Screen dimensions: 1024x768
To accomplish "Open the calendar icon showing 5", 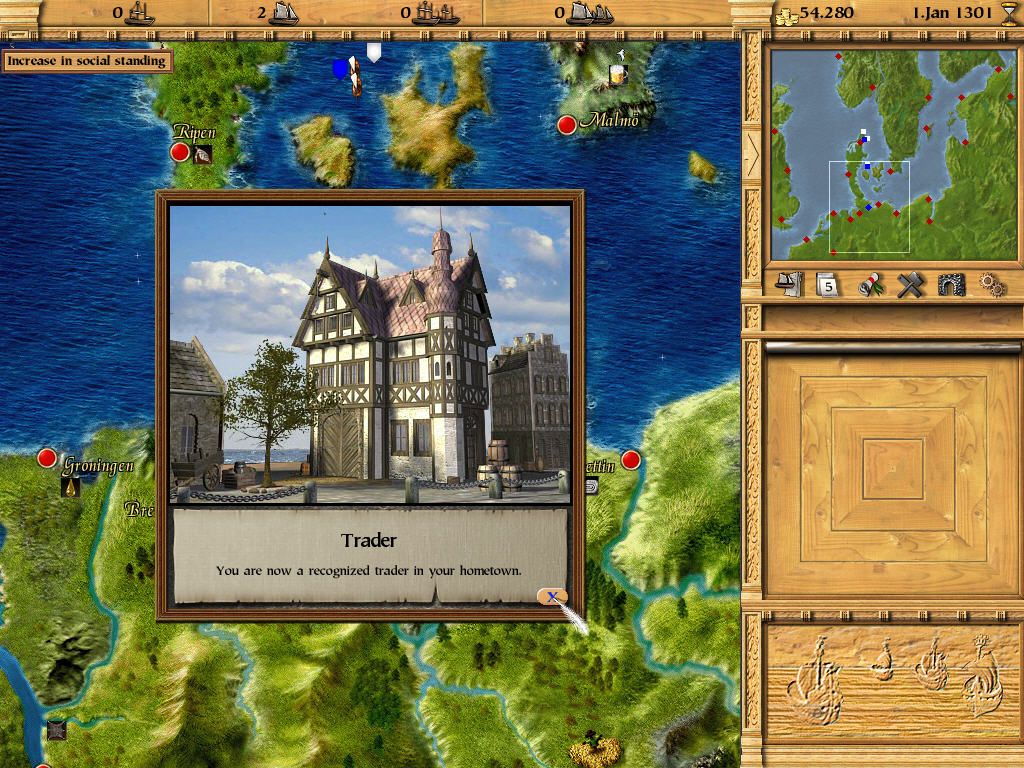I will click(x=828, y=286).
